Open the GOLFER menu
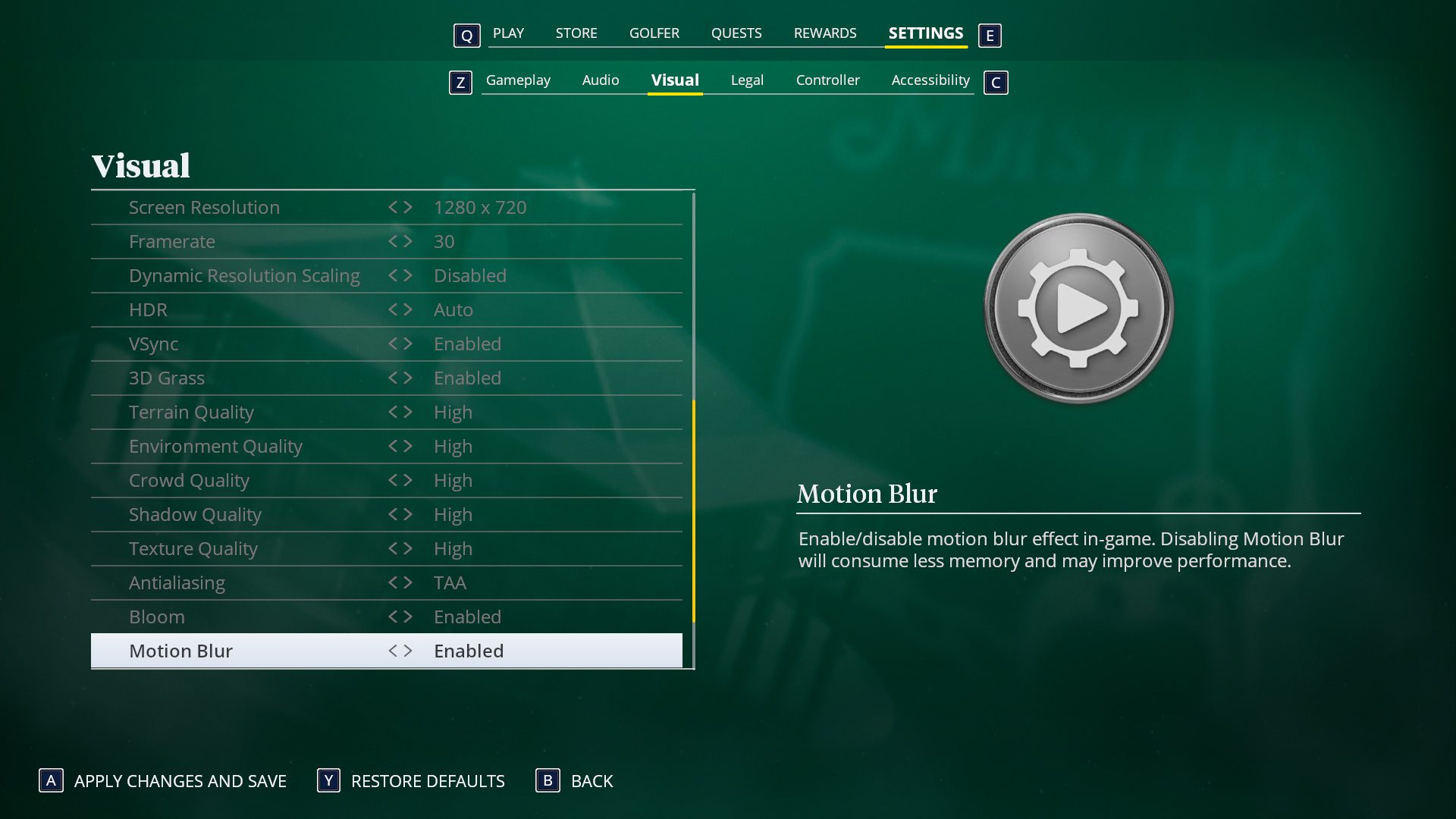Image resolution: width=1456 pixels, height=819 pixels. [654, 33]
